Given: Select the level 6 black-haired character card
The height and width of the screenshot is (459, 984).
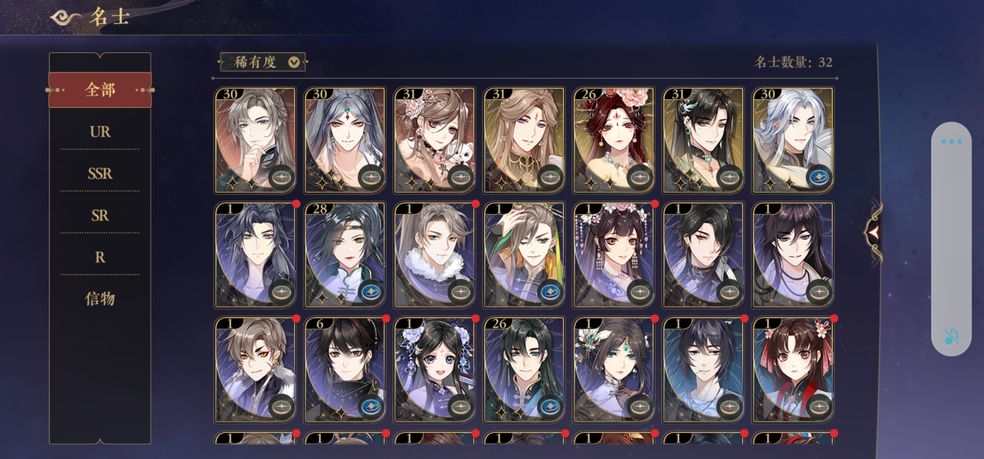Looking at the screenshot, I should [x=344, y=368].
